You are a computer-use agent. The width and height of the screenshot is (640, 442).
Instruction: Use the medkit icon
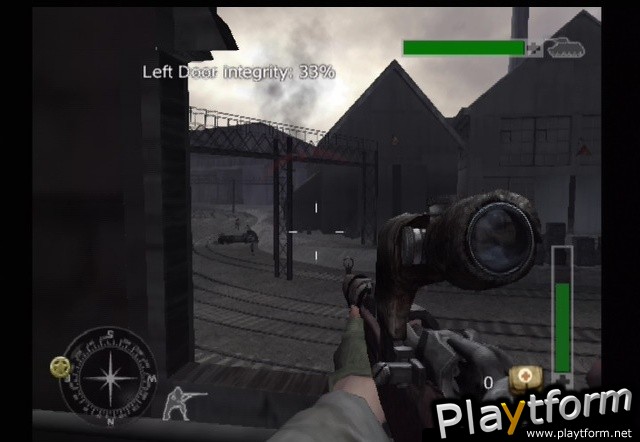coord(522,379)
